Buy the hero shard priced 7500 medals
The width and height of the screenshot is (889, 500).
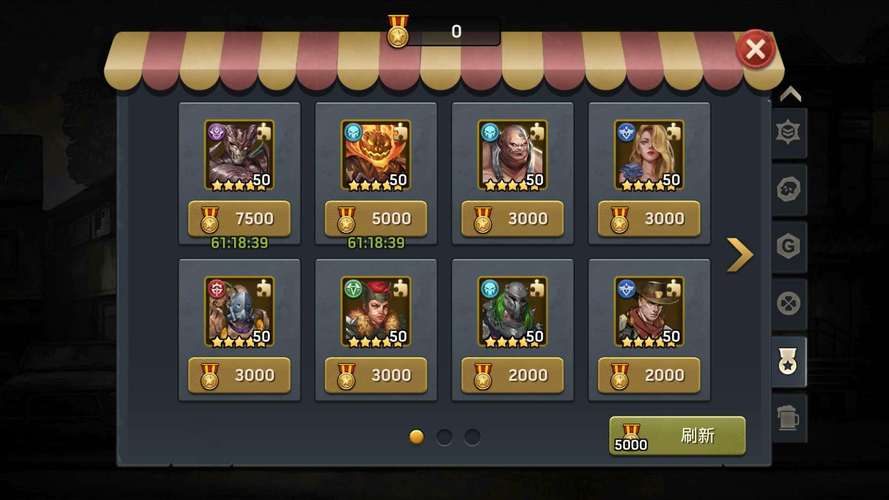[239, 218]
